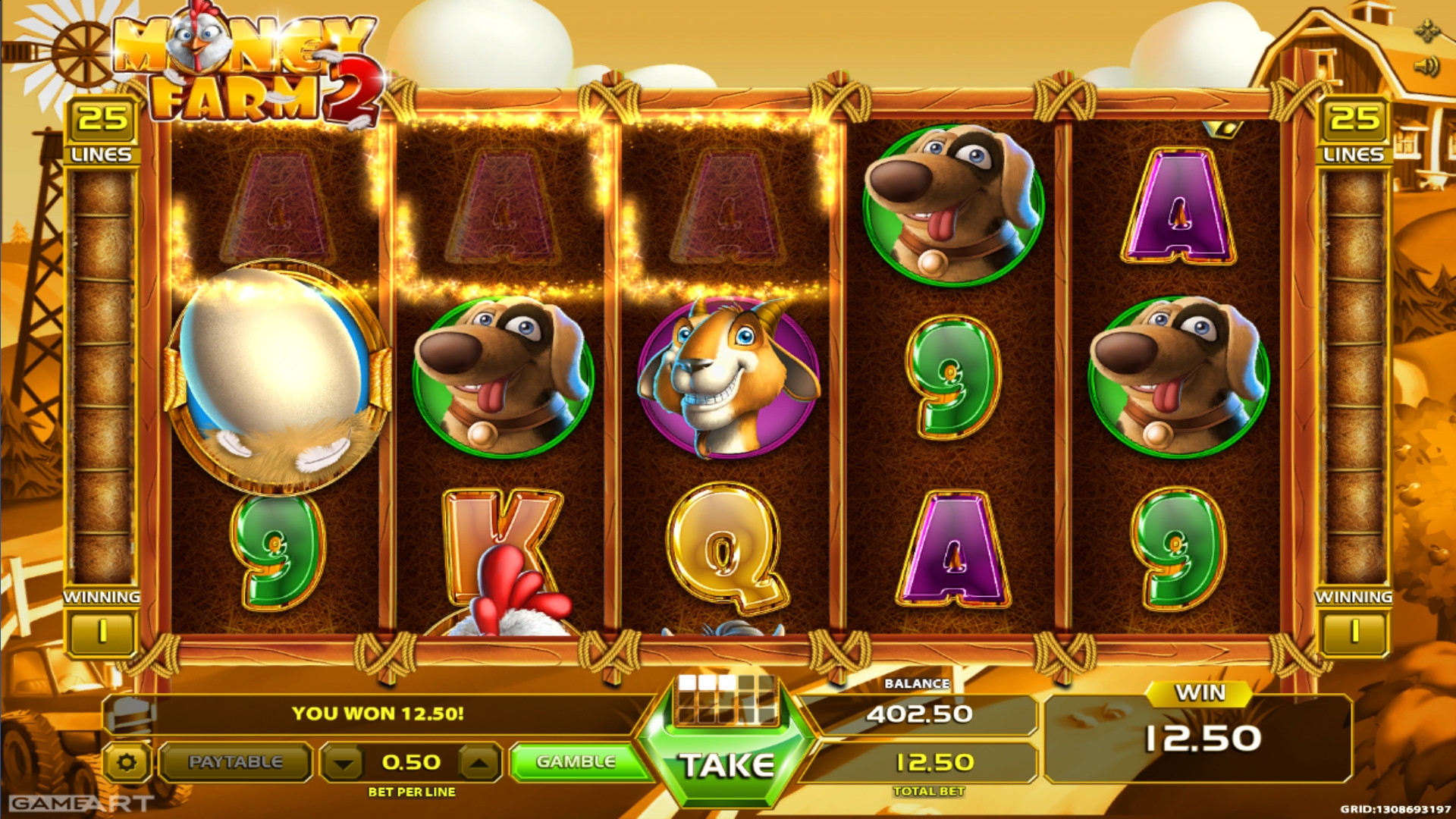Open the Paytable

tap(235, 761)
